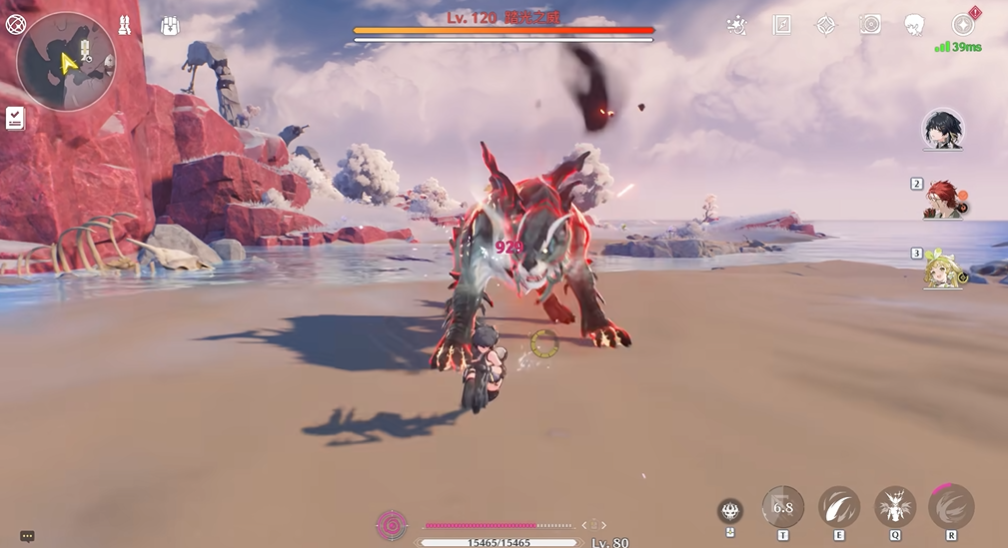Viewport: 1008px width, 548px height.
Task: Switch to the red-haired party member
Action: (943, 199)
